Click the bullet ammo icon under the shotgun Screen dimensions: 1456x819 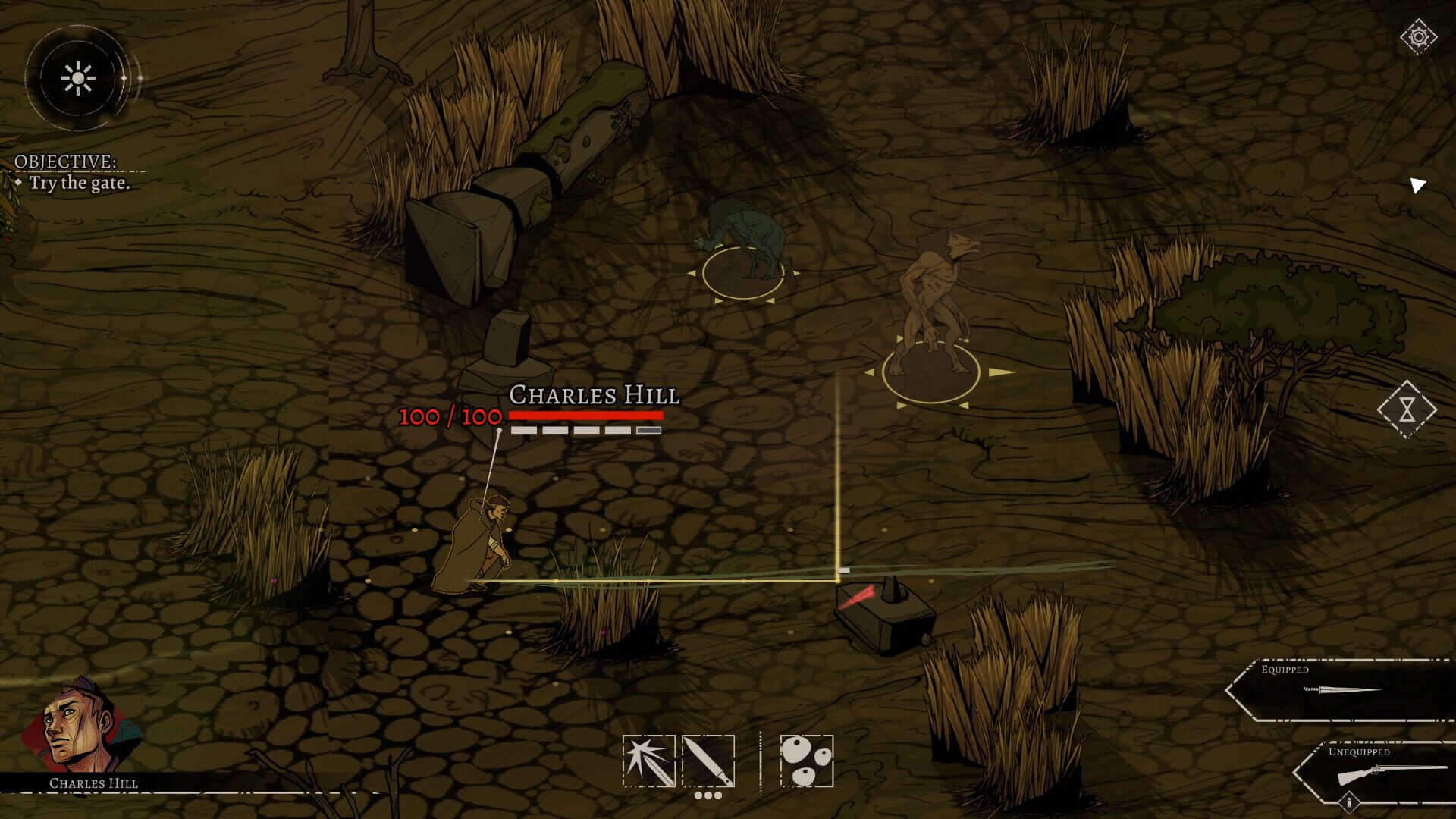pyautogui.click(x=1350, y=801)
